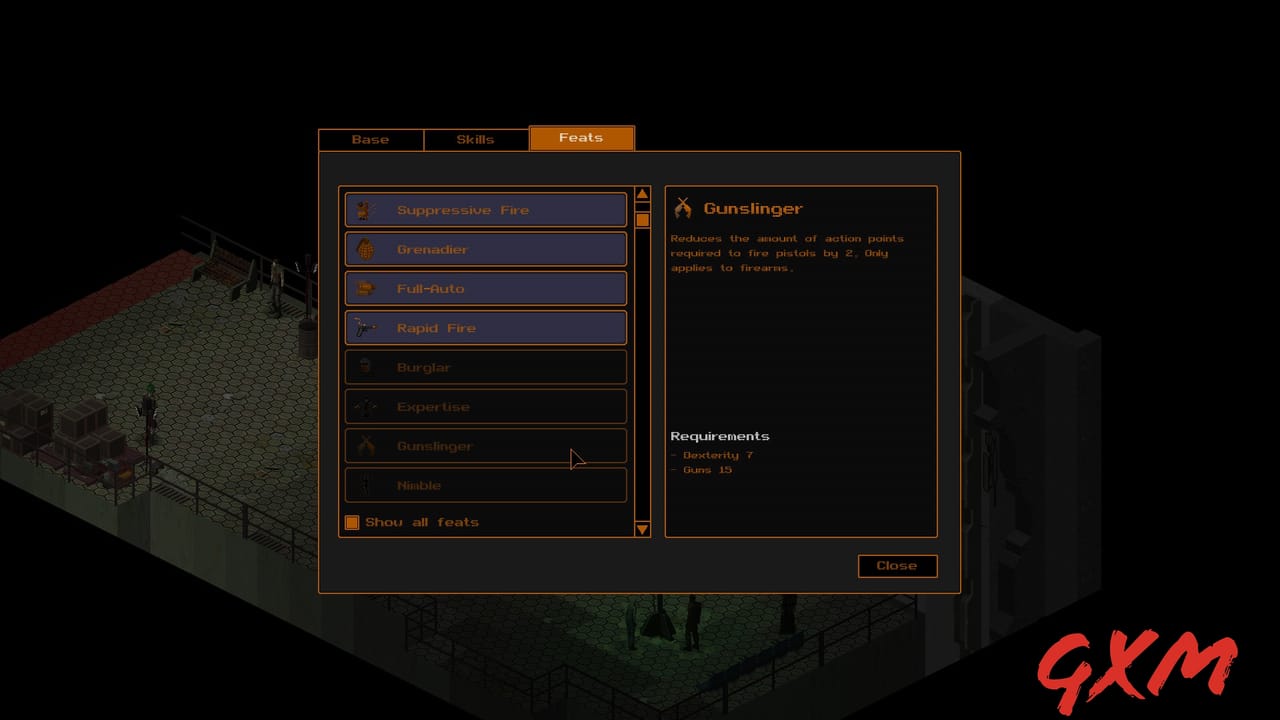Click the Rapid Fire pistol icon
Viewport: 1280px width, 720px height.
point(366,328)
